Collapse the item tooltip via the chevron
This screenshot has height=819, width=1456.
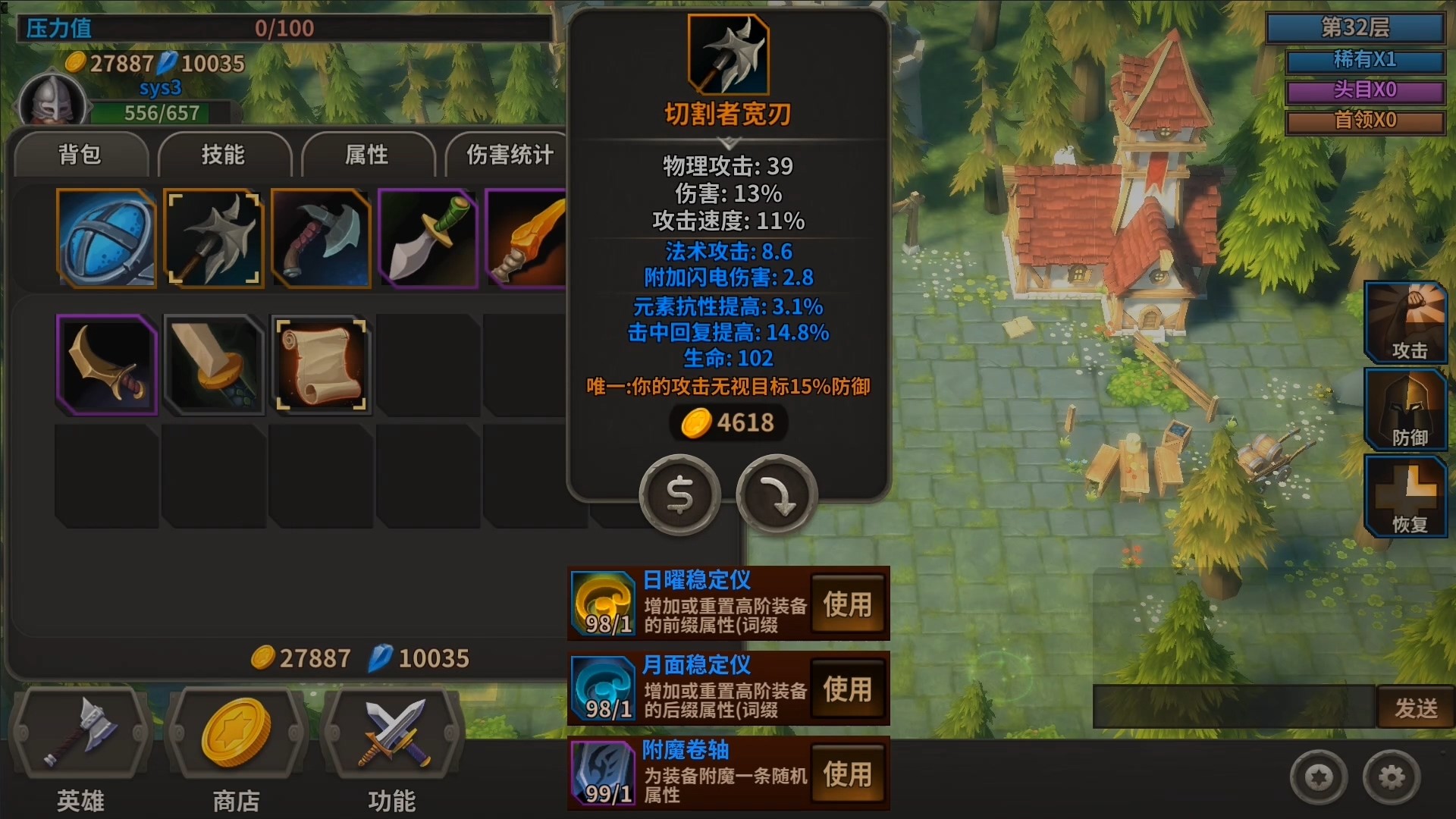pyautogui.click(x=729, y=141)
